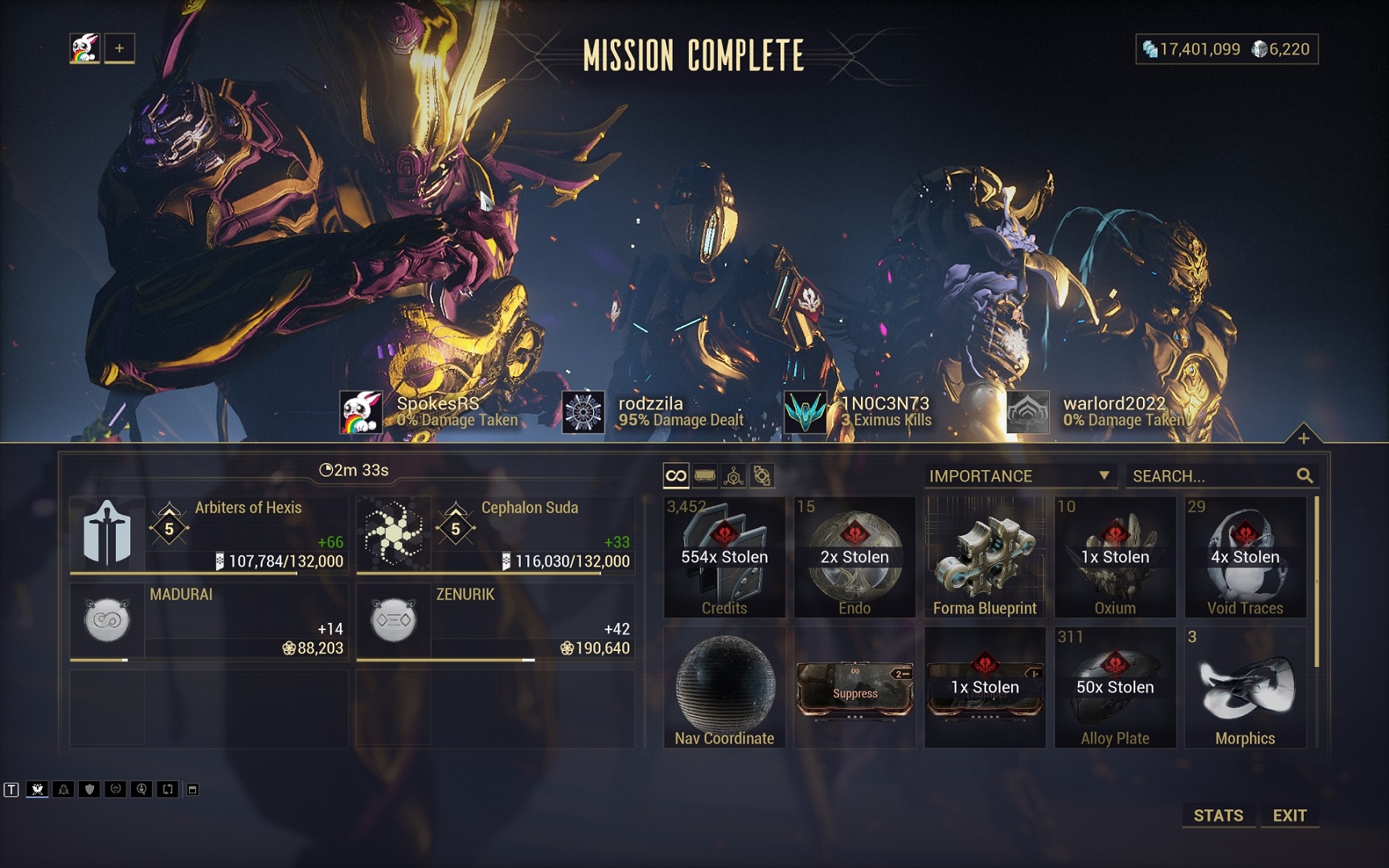Click rodzzila's player entry
This screenshot has width=1389, height=868.
(x=651, y=411)
